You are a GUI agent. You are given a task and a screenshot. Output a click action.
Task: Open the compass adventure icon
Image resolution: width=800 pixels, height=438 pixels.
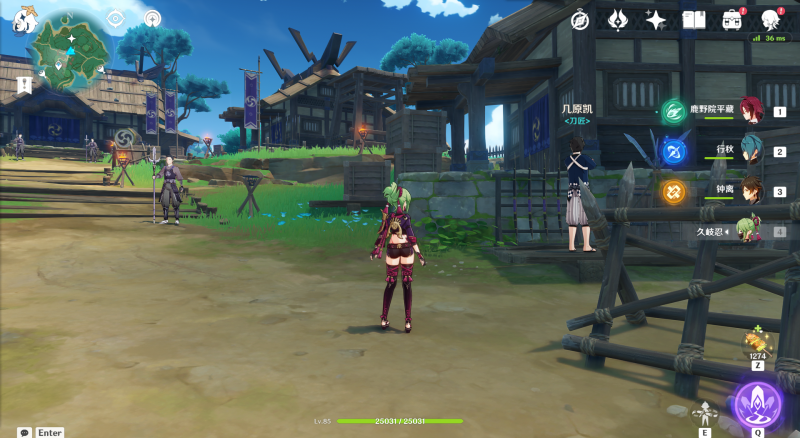(580, 20)
